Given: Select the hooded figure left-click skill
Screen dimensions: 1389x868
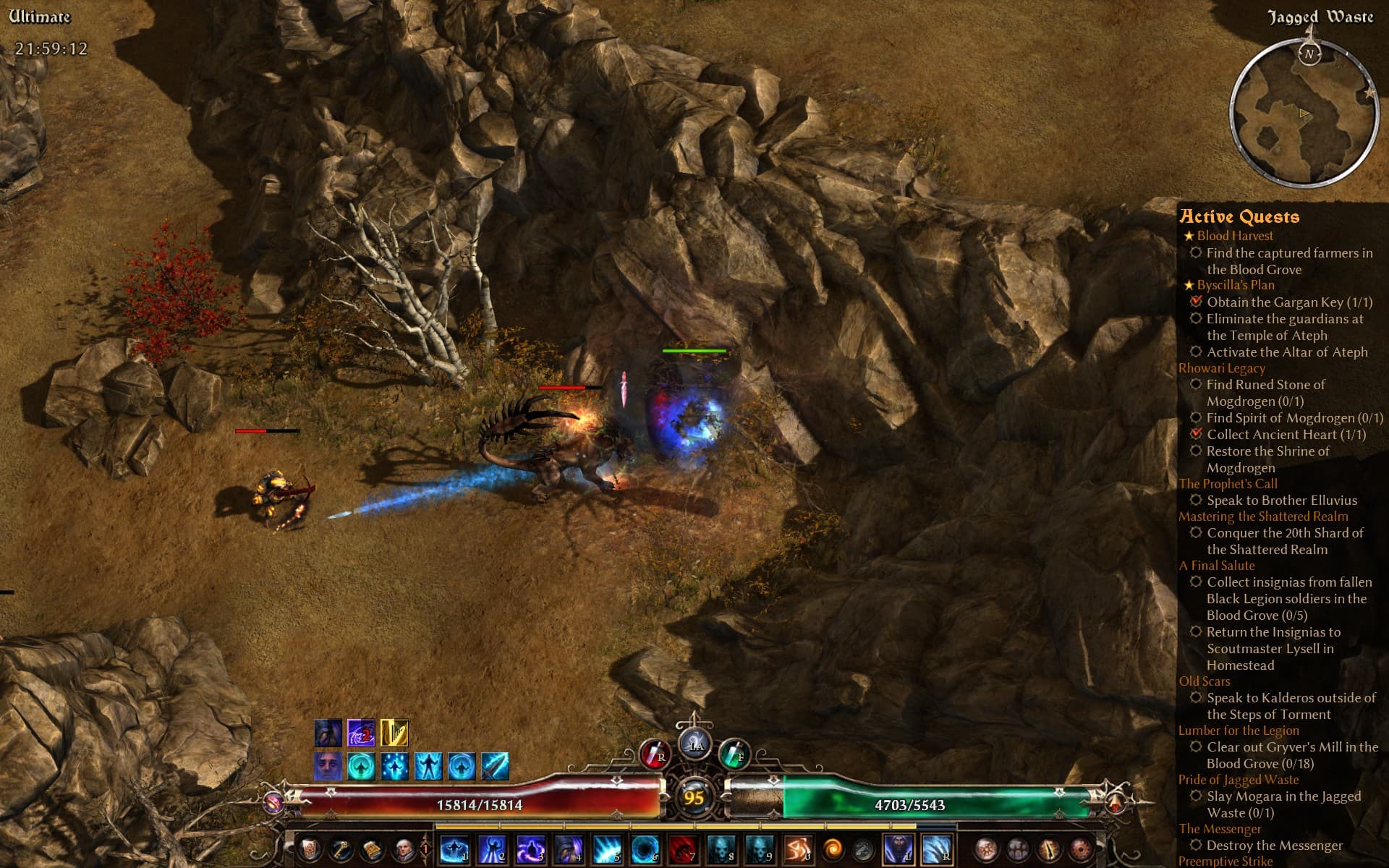Looking at the screenshot, I should point(899,849).
